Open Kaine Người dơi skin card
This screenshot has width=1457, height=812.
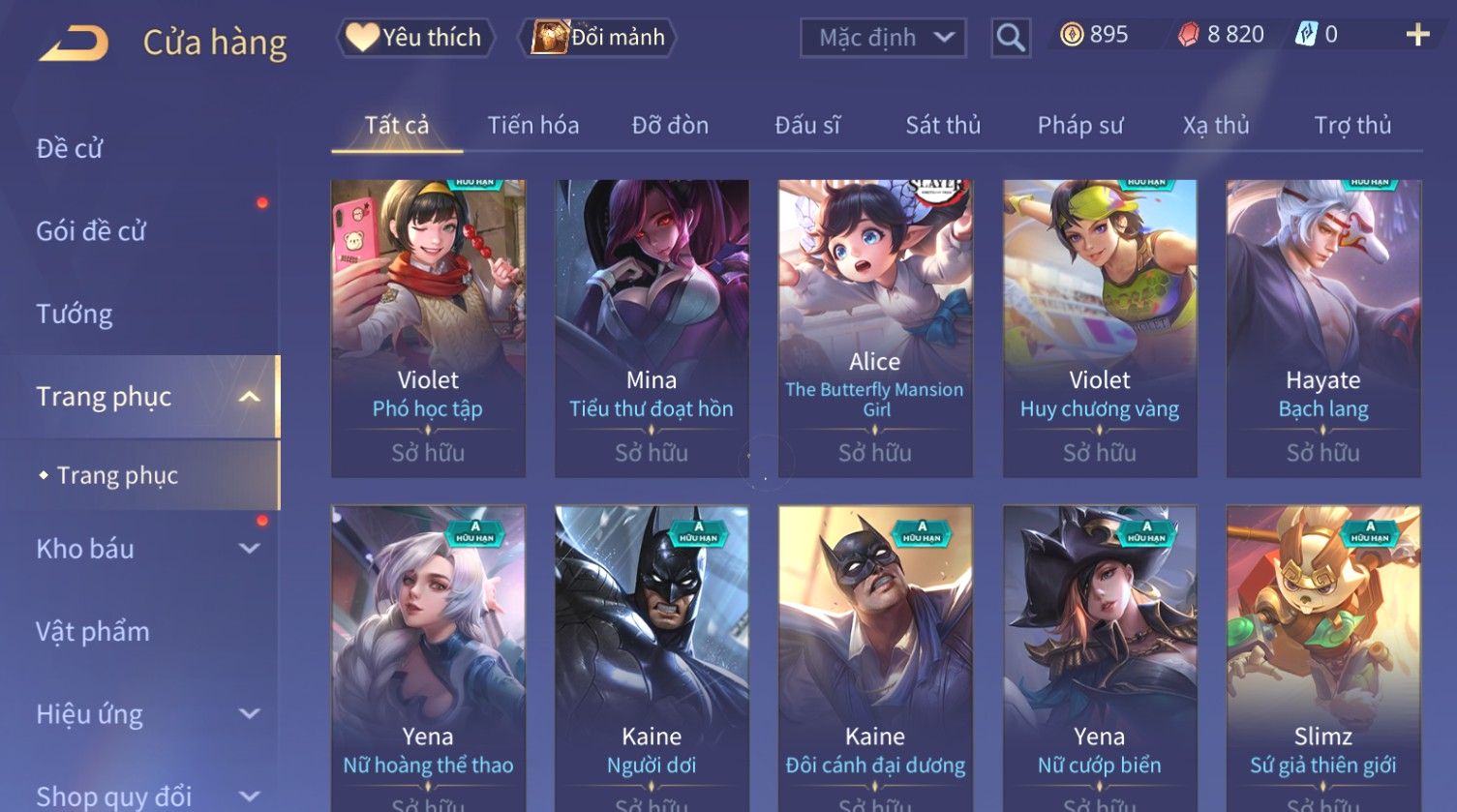coord(652,658)
